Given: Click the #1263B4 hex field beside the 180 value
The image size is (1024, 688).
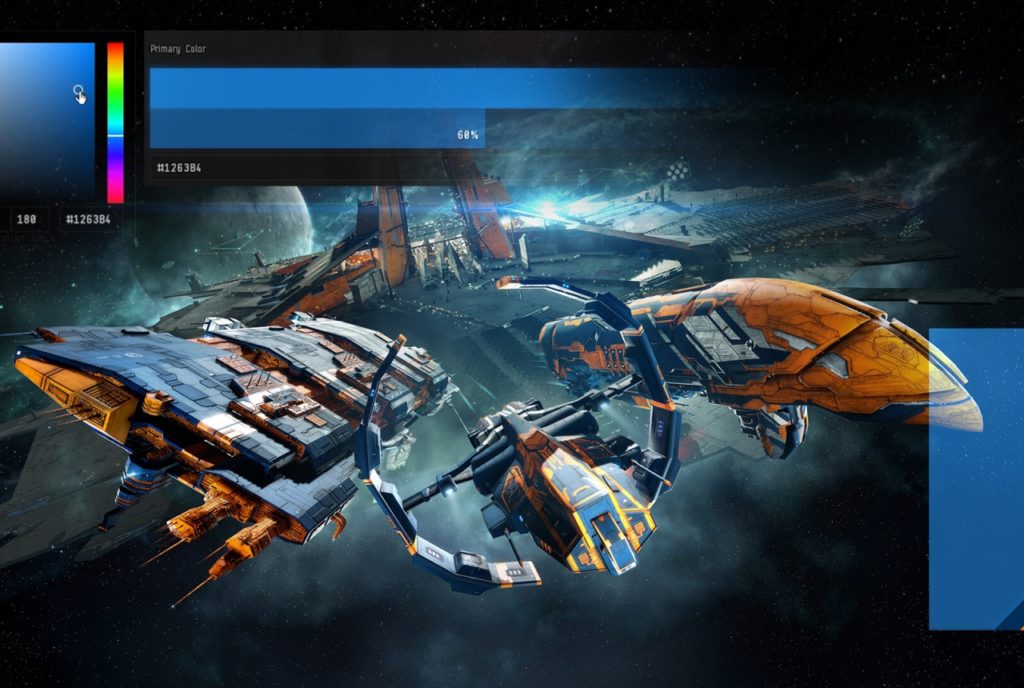Looking at the screenshot, I should coord(89,218).
